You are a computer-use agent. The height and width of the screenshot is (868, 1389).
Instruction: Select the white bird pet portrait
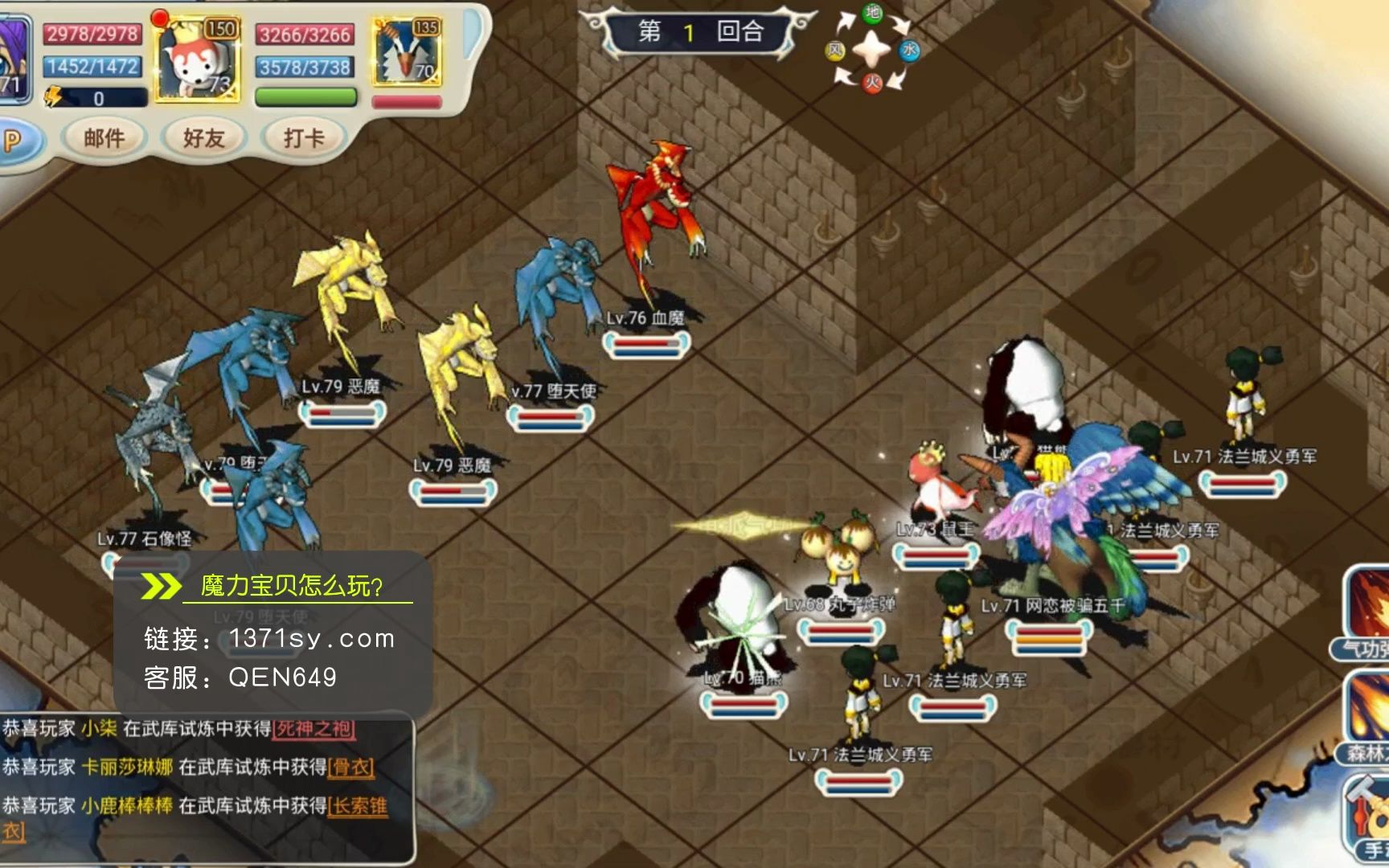[407, 52]
